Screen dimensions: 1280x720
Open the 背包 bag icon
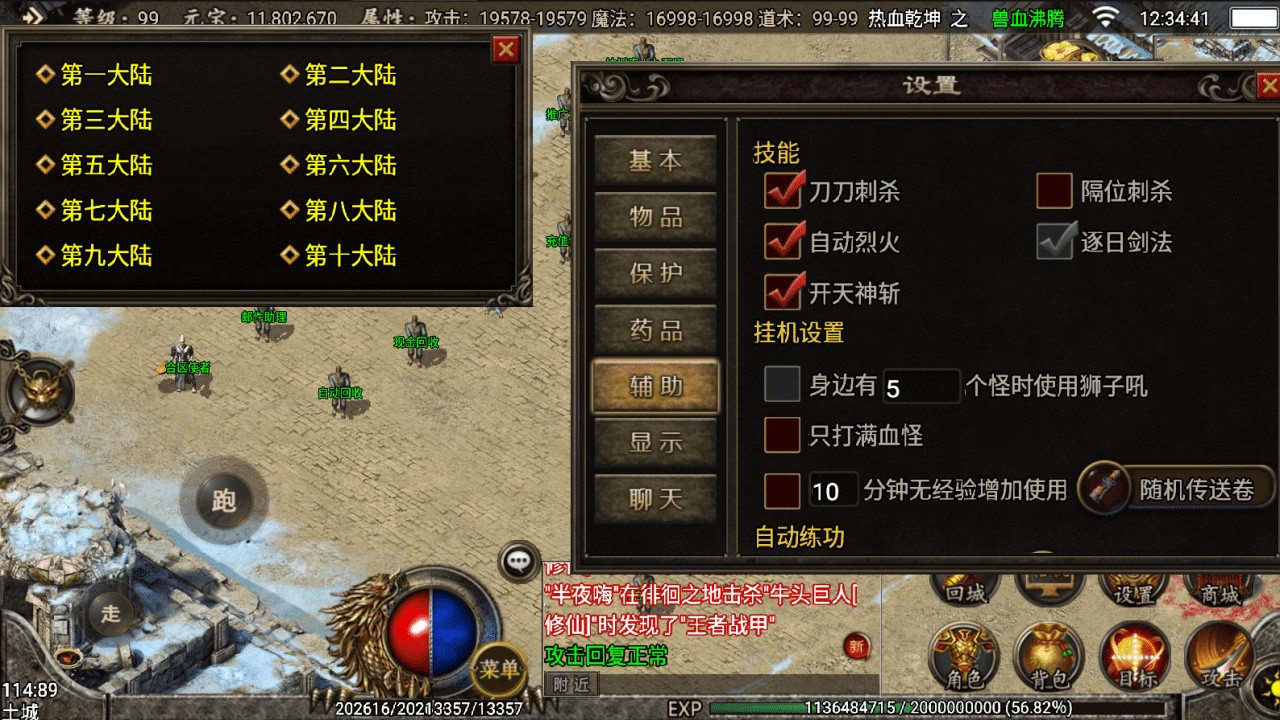coord(1049,657)
